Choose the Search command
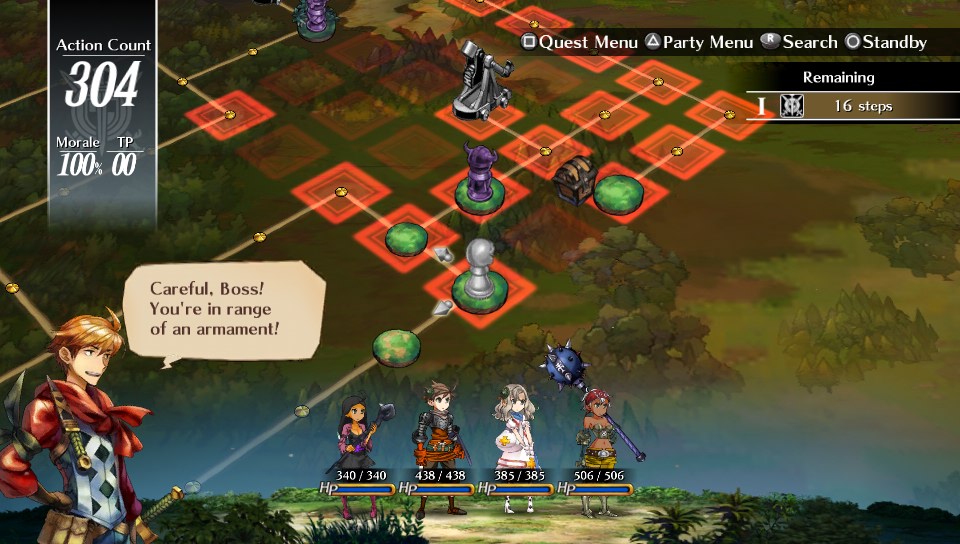 pos(799,42)
